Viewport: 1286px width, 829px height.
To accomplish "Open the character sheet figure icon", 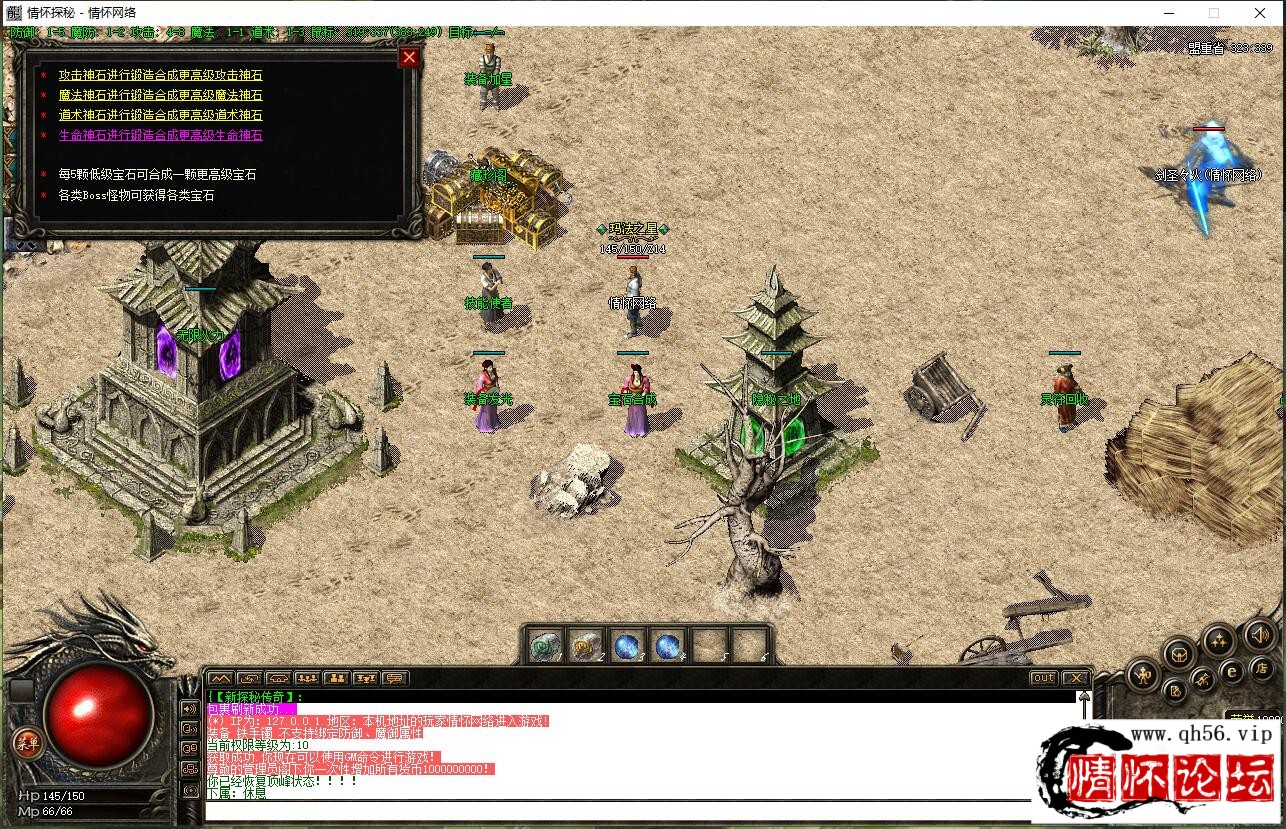I will [x=1143, y=676].
